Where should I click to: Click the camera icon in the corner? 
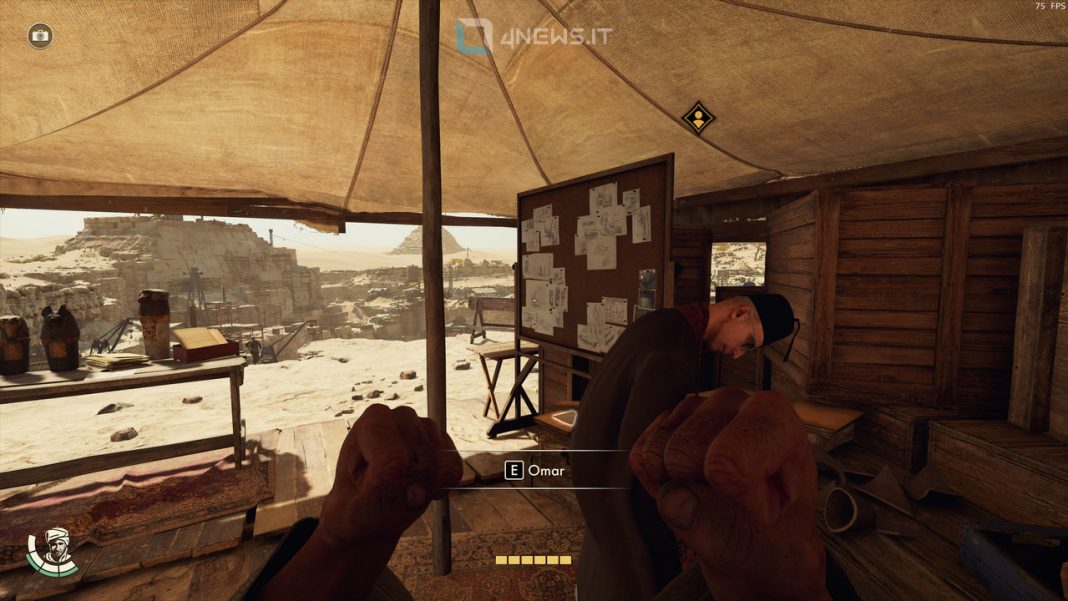pos(40,36)
